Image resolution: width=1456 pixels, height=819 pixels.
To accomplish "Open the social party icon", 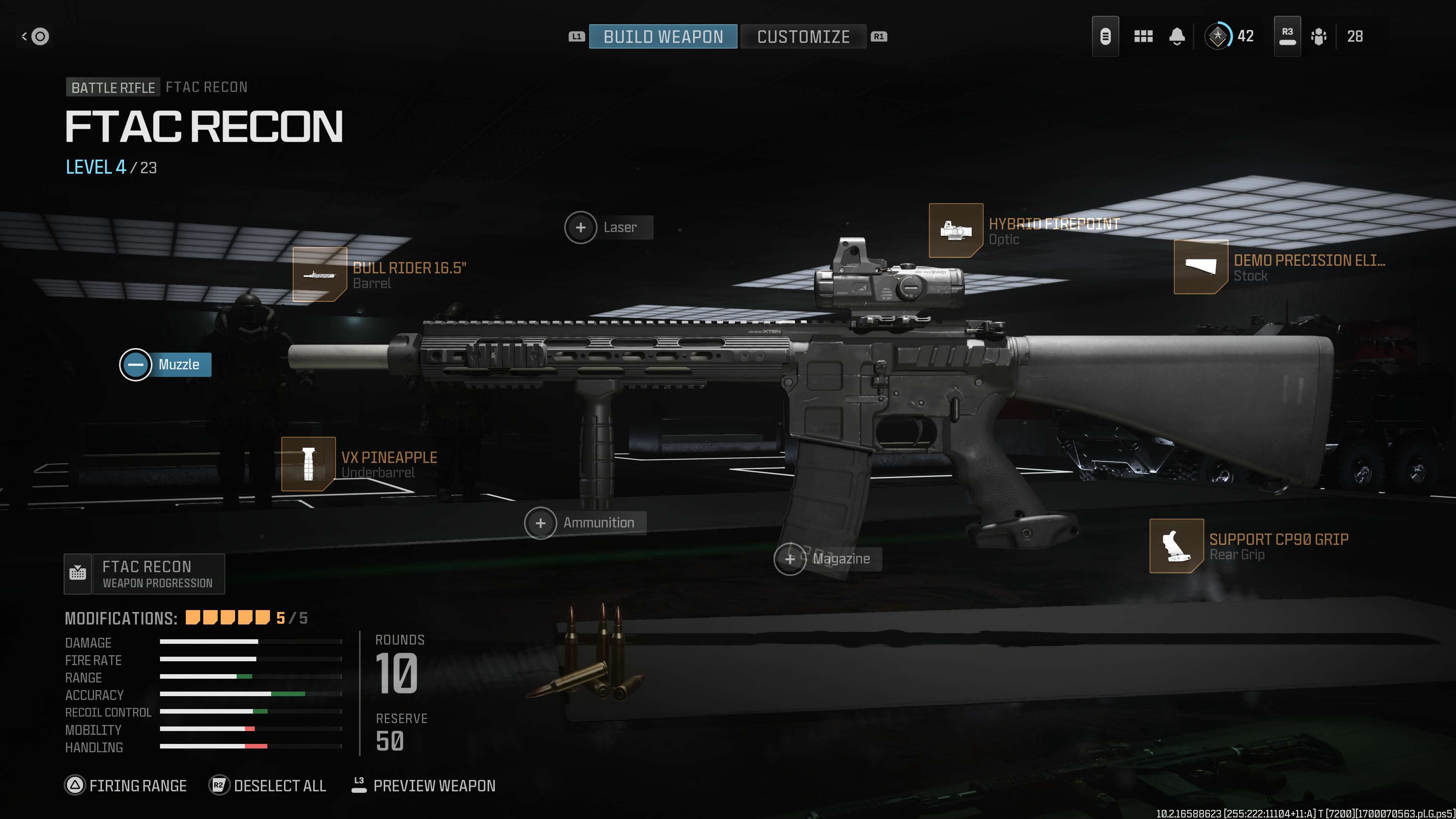I will pos(1319,37).
